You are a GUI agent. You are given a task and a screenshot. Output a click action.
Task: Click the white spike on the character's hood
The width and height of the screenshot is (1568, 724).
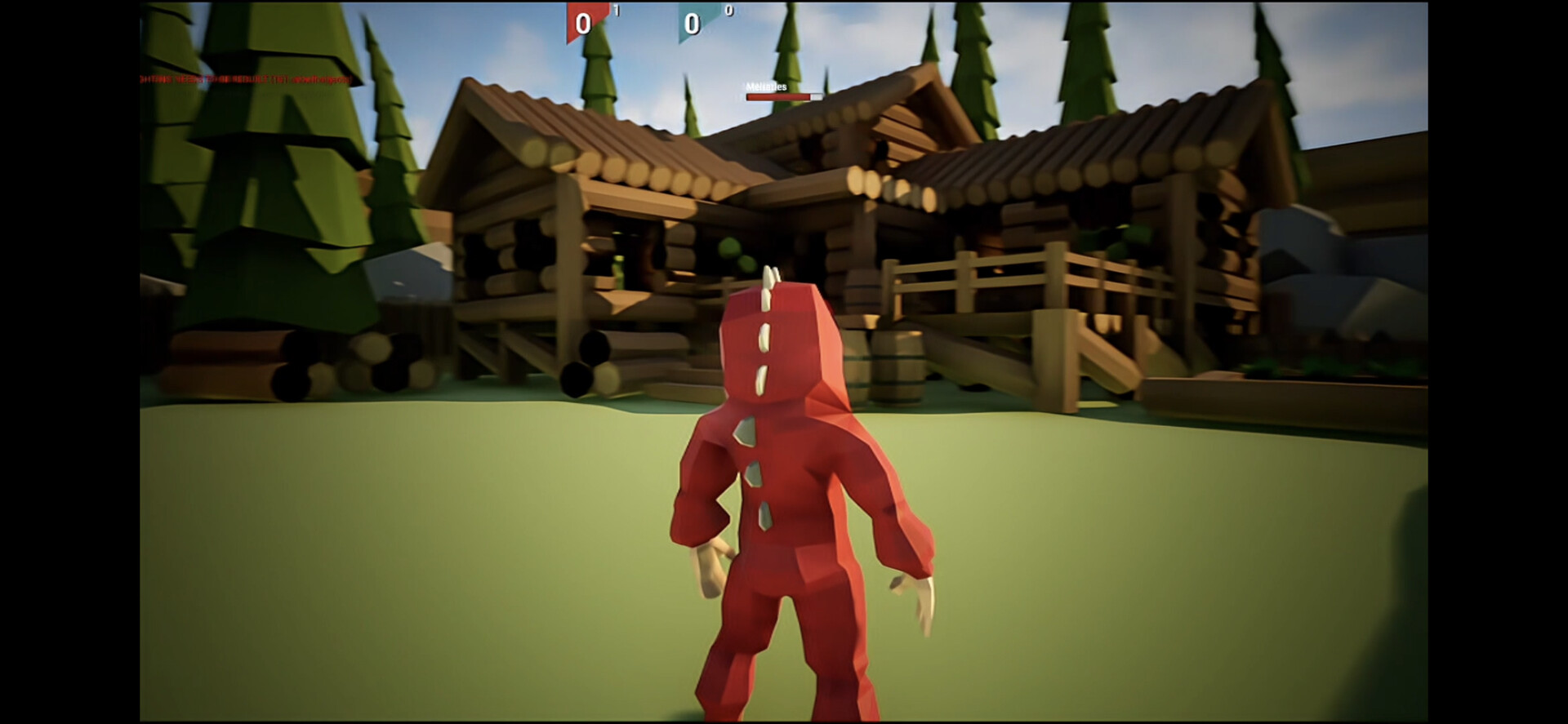[768, 278]
